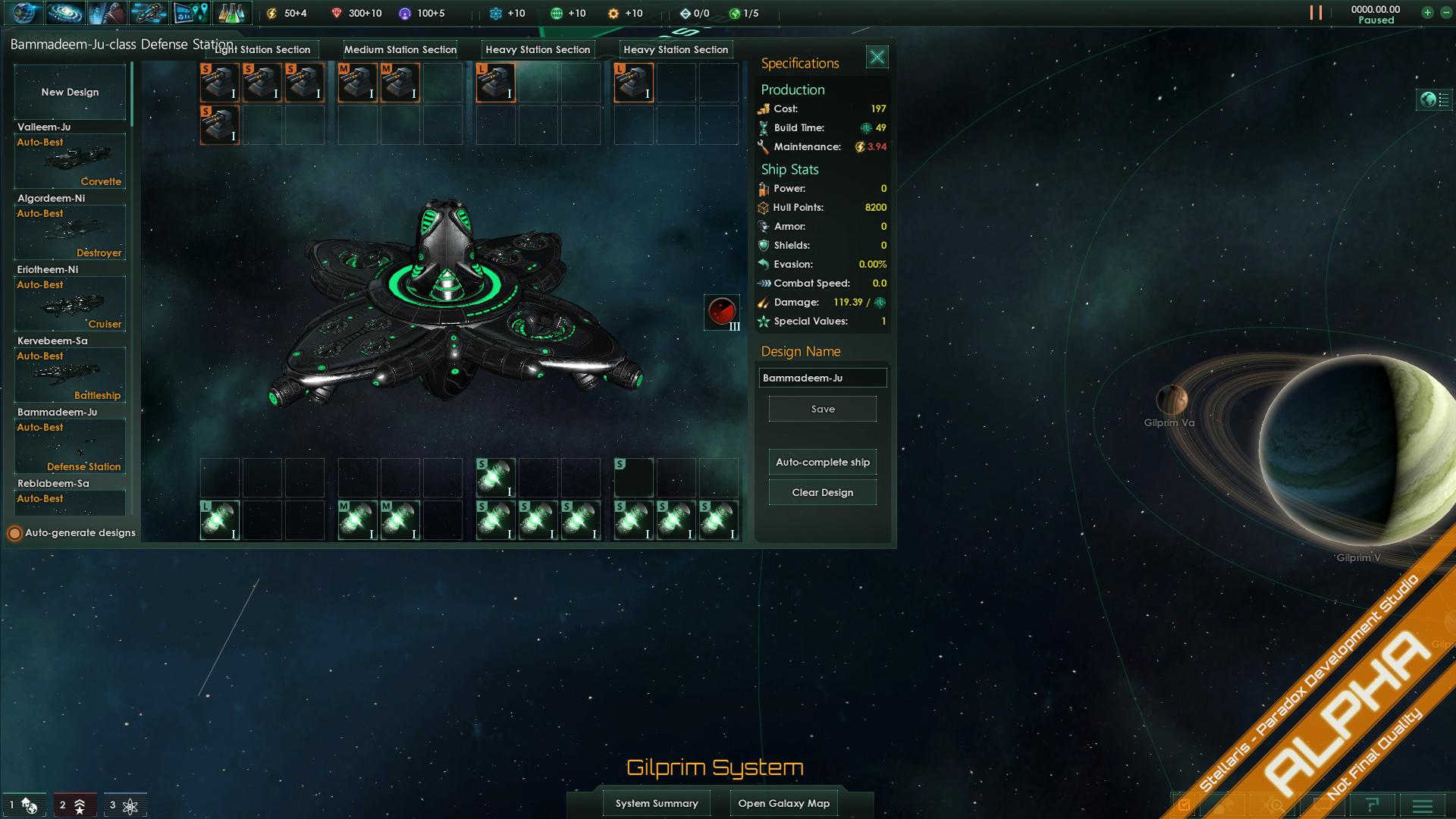Image resolution: width=1456 pixels, height=819 pixels.
Task: Open the planet outliner icon
Action: (x=1434, y=99)
